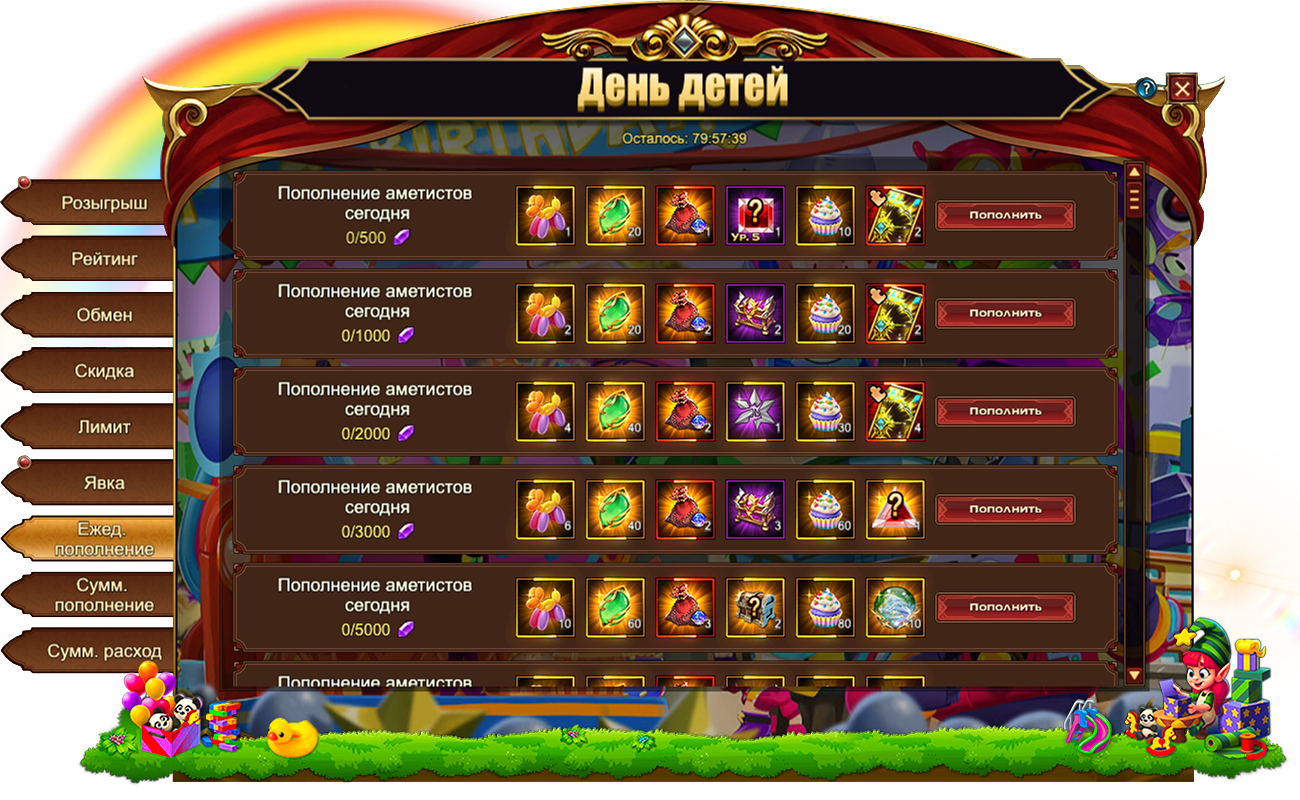The height and width of the screenshot is (800, 1300).
Task: Click Пополнить for the 0/500 amethyst reward
Action: tap(1005, 215)
